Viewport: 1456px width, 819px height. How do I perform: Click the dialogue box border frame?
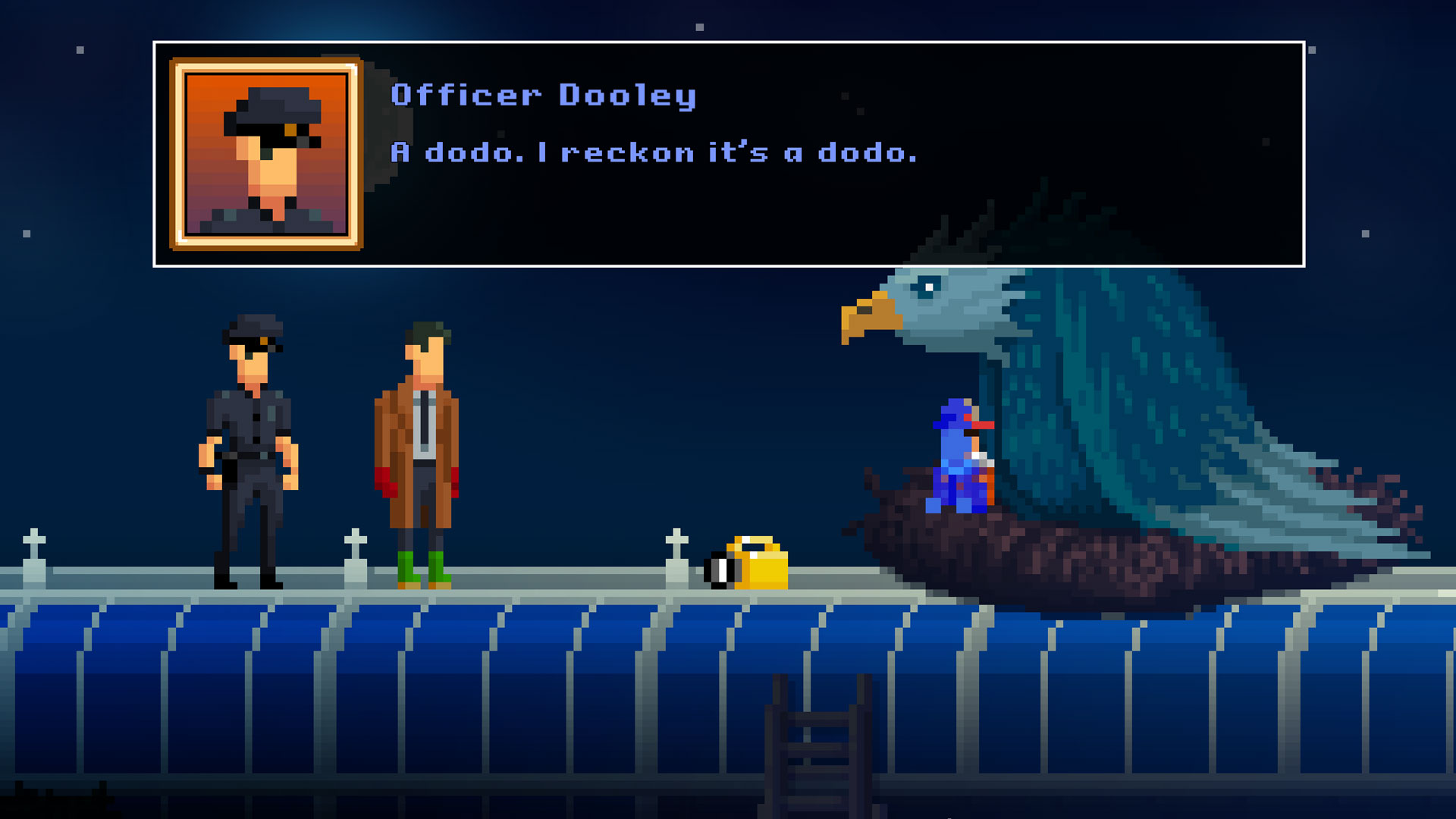(x=728, y=43)
